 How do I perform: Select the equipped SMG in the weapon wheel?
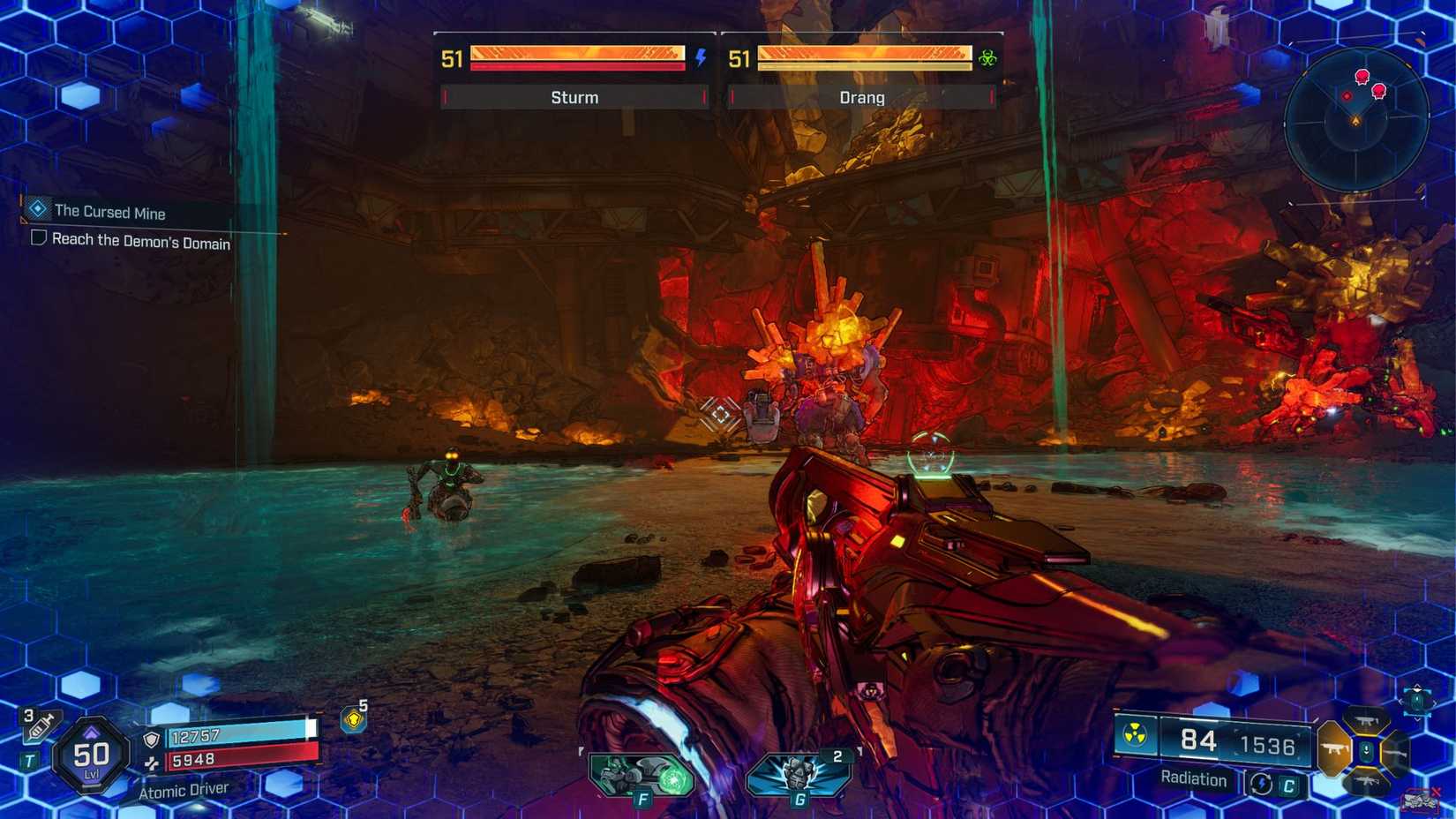1332,749
